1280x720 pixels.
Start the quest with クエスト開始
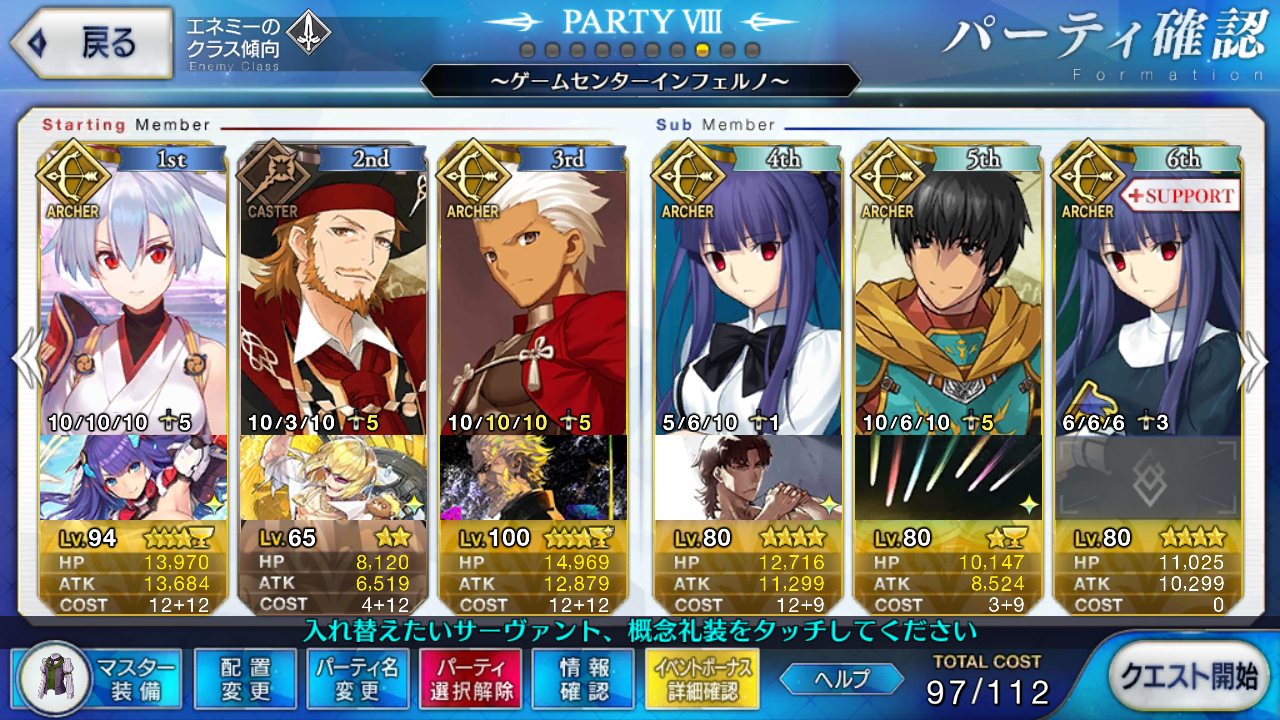(x=1187, y=676)
